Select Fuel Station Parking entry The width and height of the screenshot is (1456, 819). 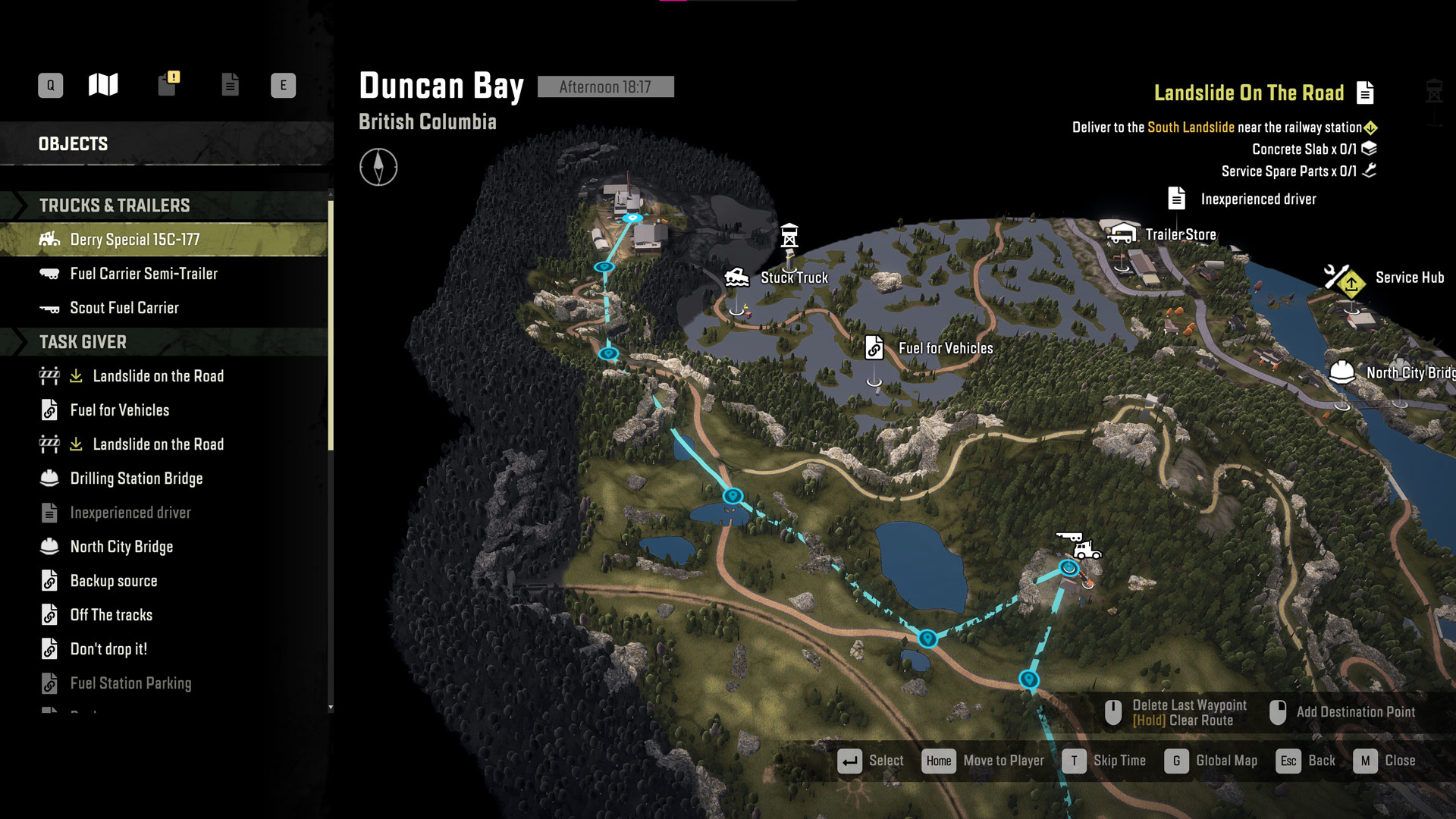(x=130, y=683)
